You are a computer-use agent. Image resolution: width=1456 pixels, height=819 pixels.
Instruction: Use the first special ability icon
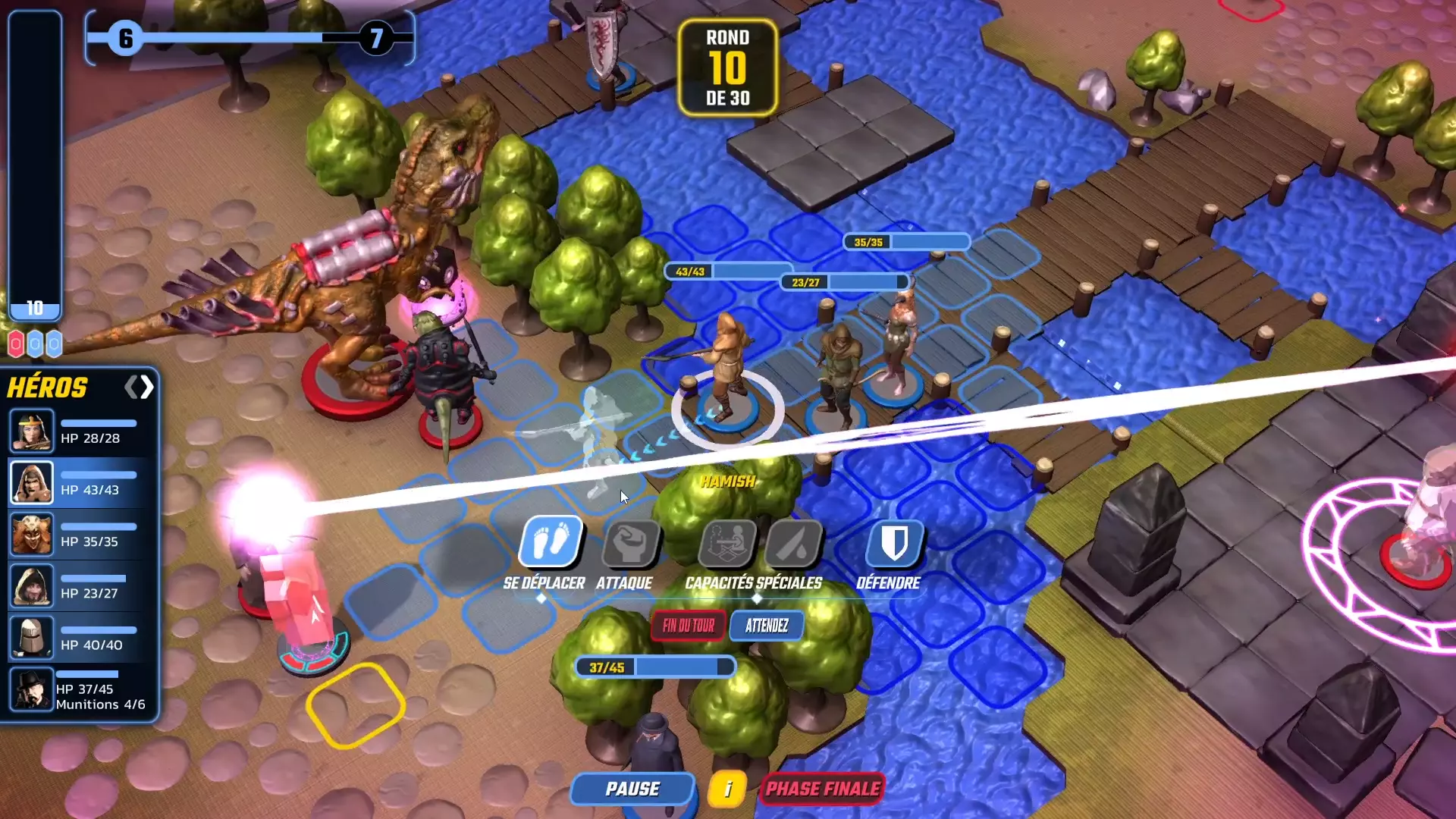click(726, 542)
